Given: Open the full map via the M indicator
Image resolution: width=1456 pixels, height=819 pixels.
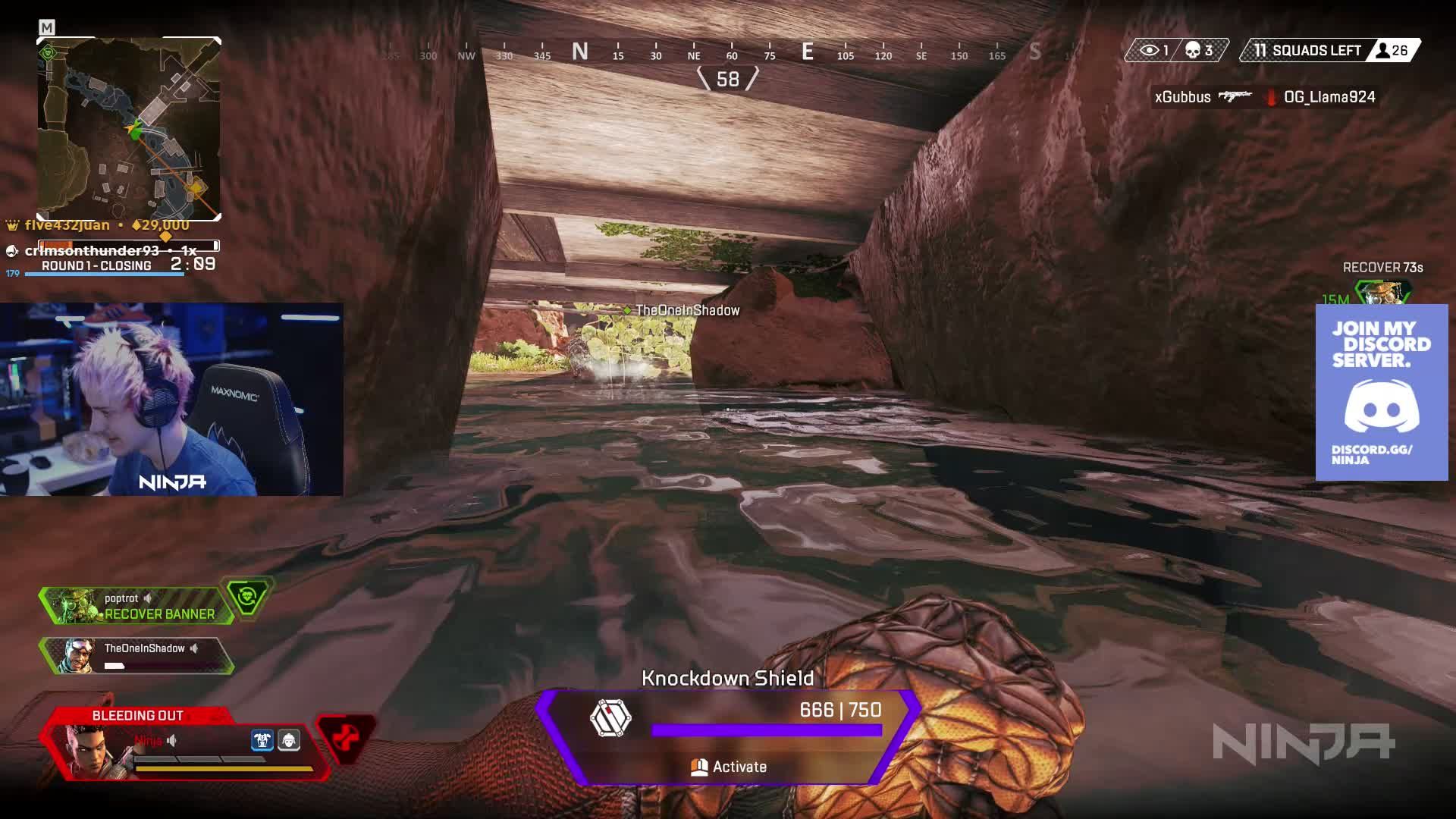Looking at the screenshot, I should (45, 25).
